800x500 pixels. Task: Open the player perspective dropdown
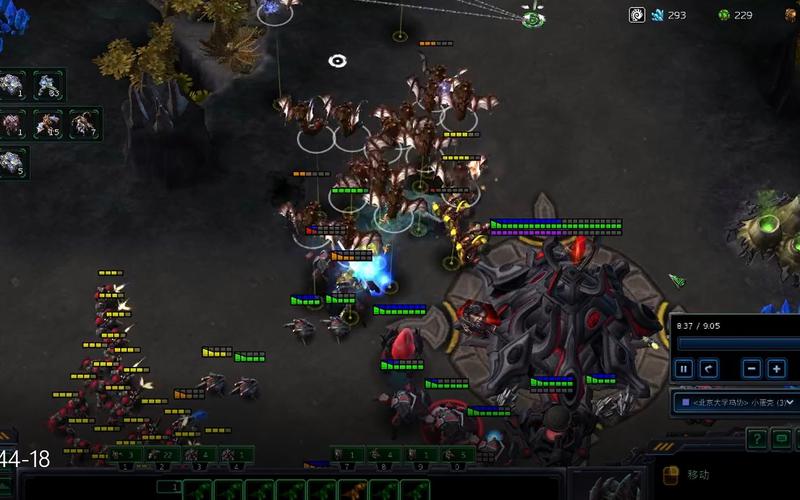(x=737, y=403)
